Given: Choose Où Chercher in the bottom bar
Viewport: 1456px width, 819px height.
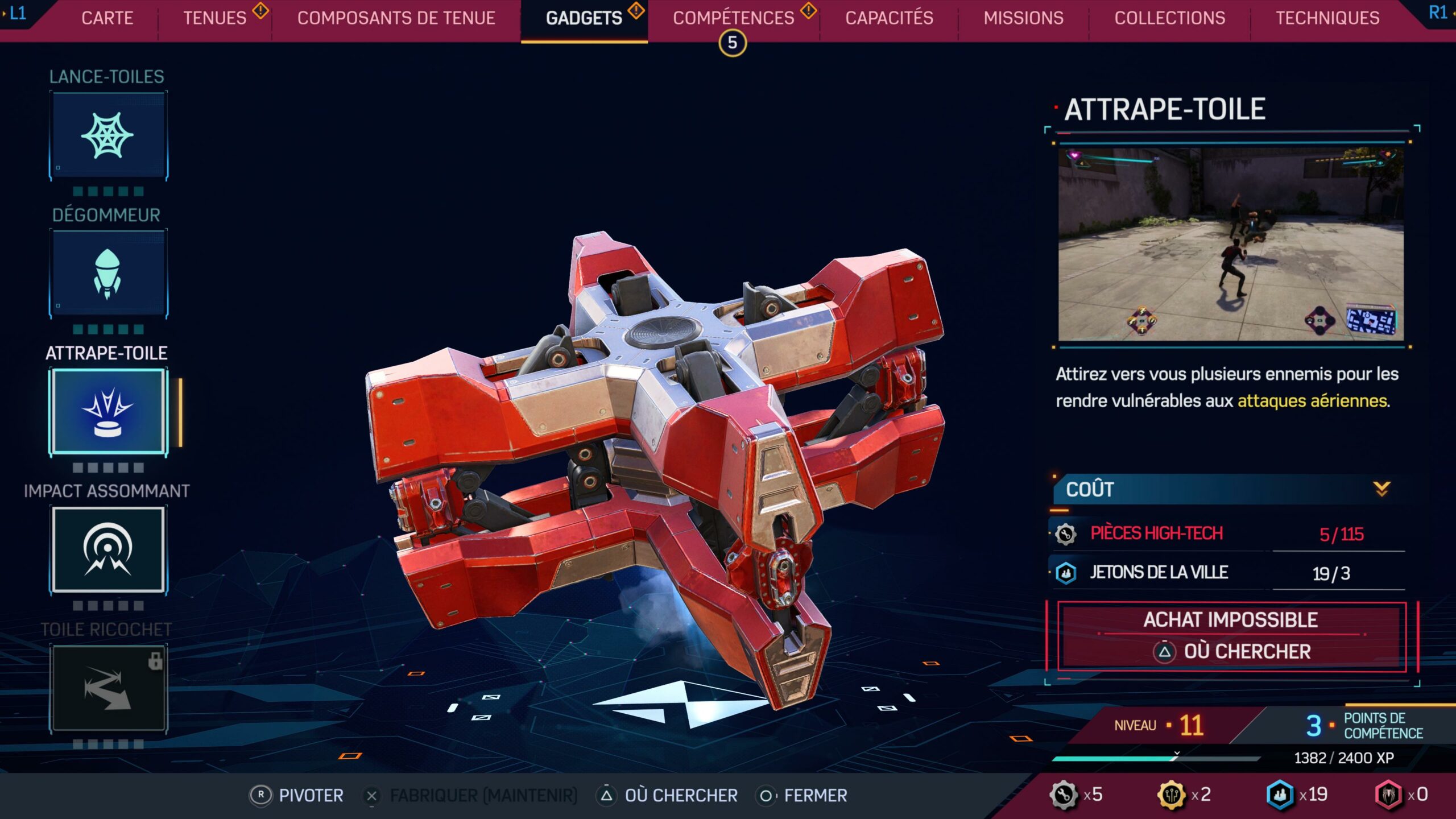Looking at the screenshot, I should (x=668, y=795).
